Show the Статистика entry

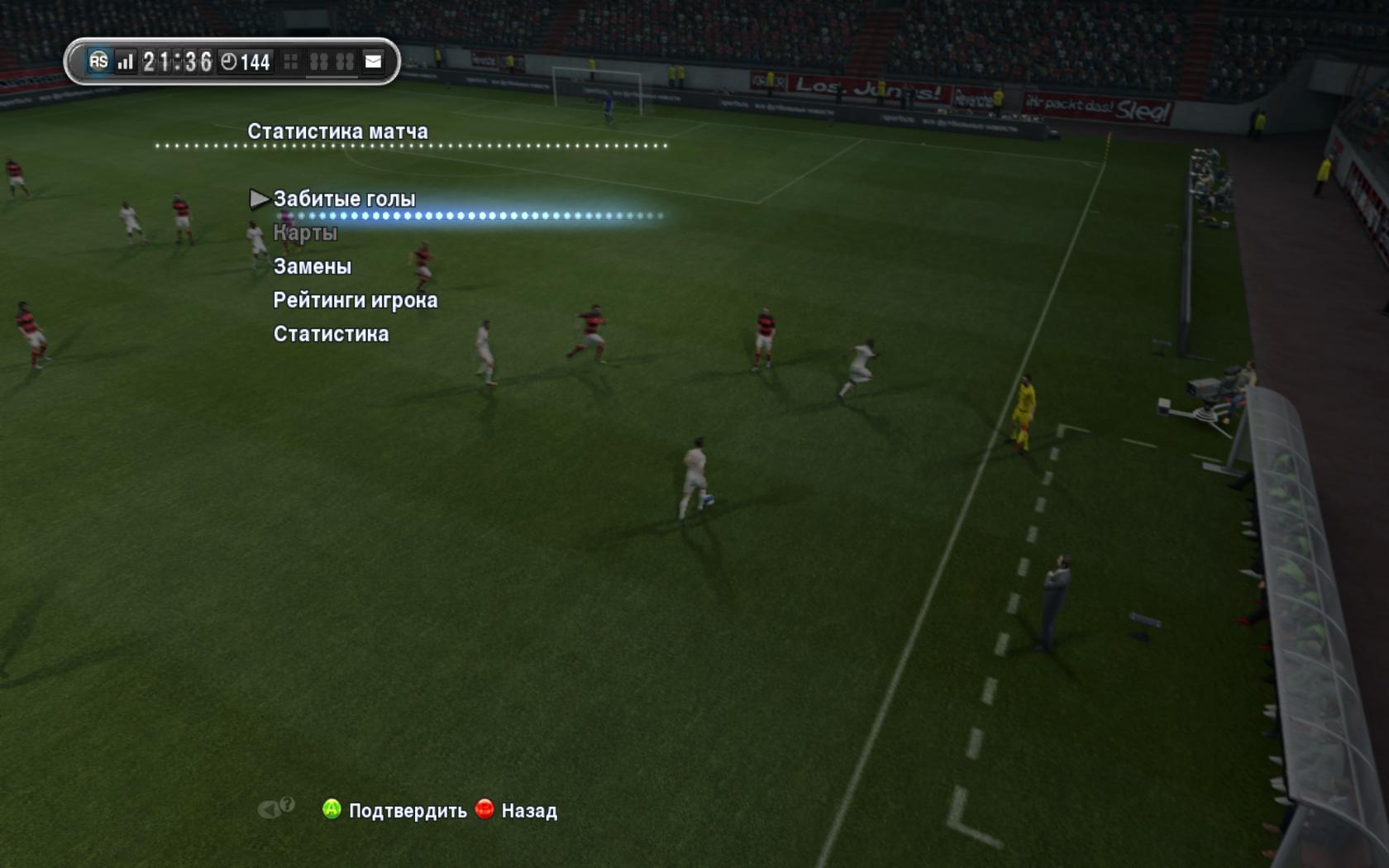[331, 335]
